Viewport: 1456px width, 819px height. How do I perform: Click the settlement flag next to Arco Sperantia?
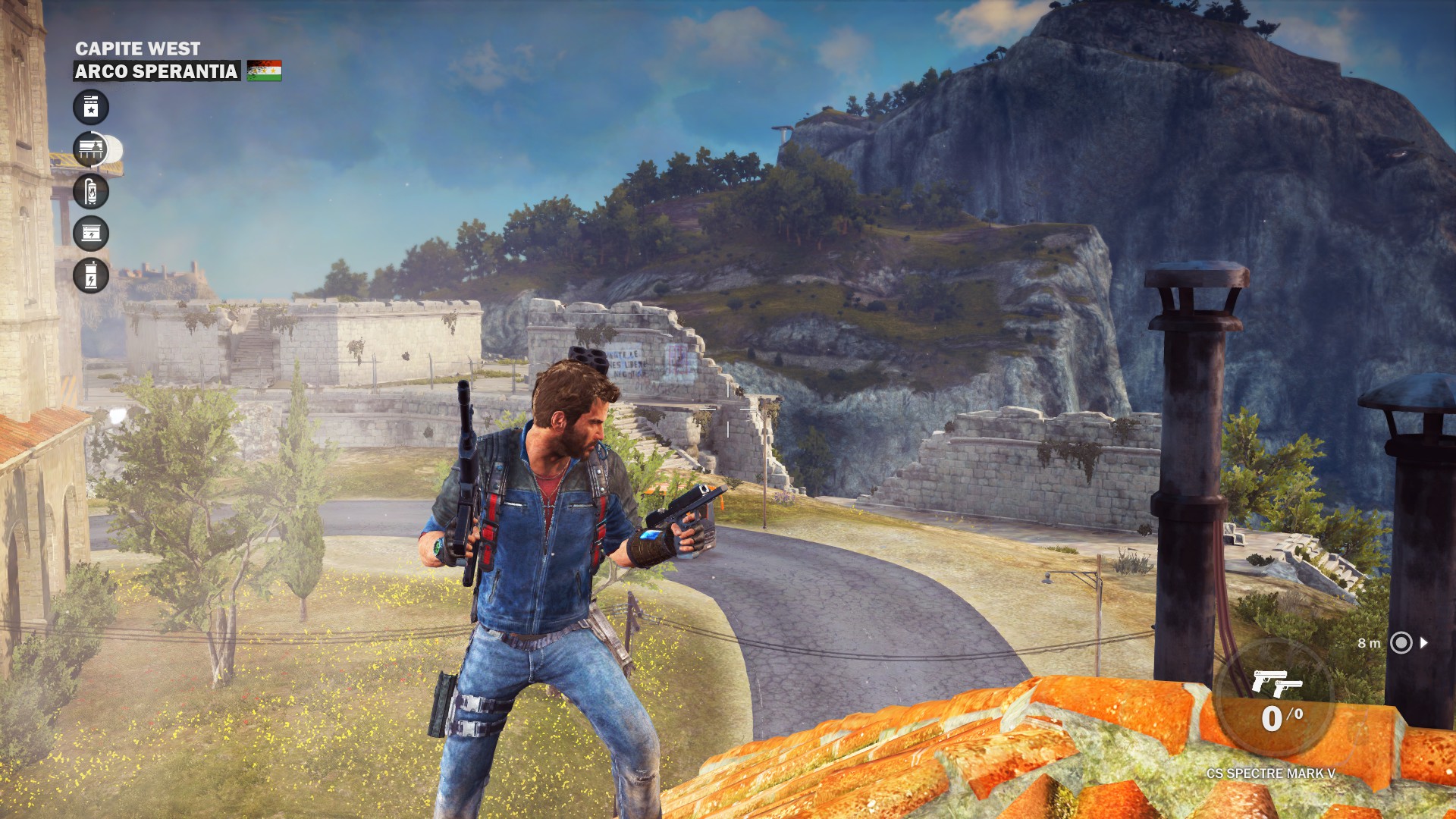(264, 71)
